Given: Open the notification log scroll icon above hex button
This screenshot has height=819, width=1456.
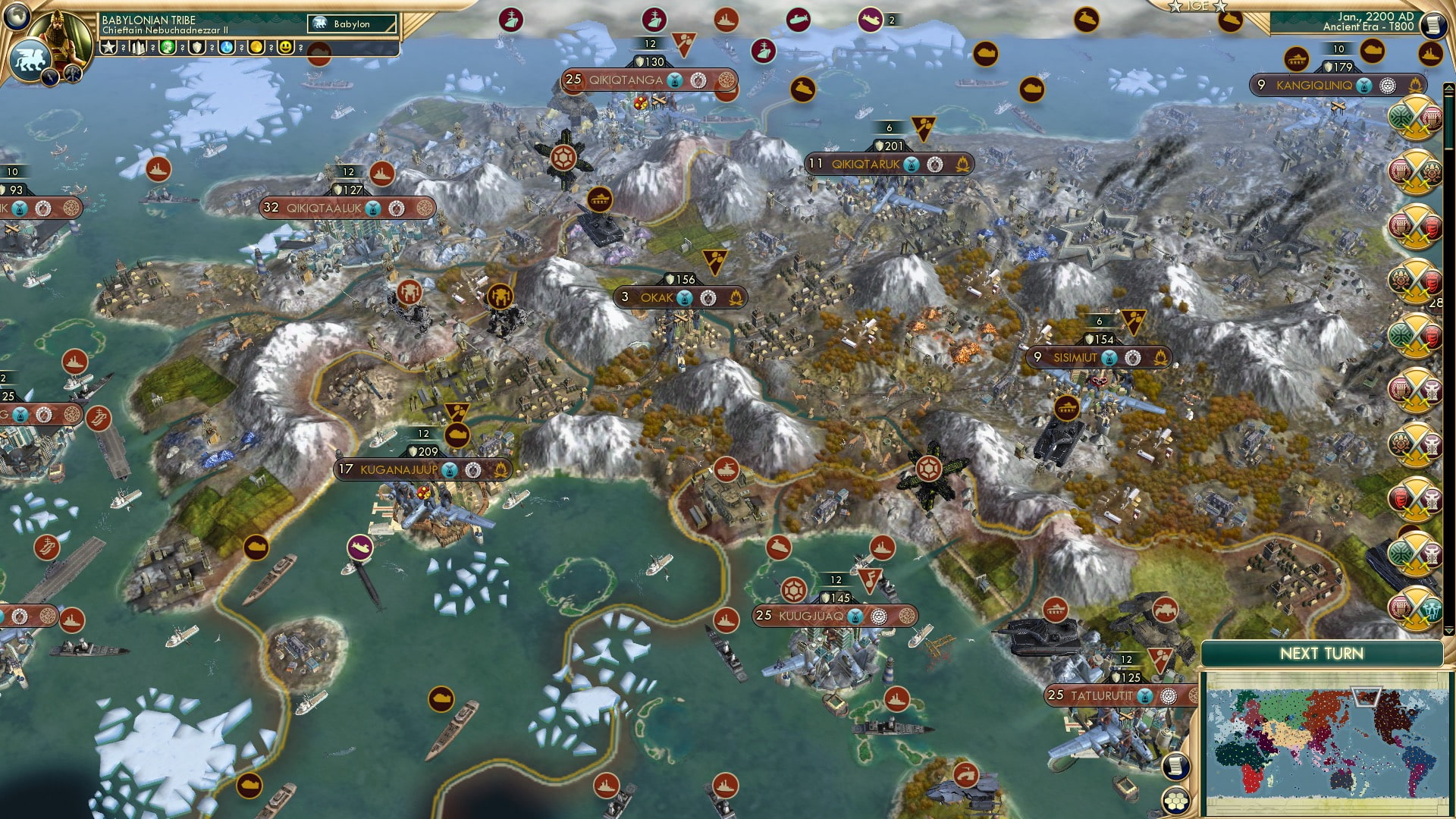Looking at the screenshot, I should 1176,767.
